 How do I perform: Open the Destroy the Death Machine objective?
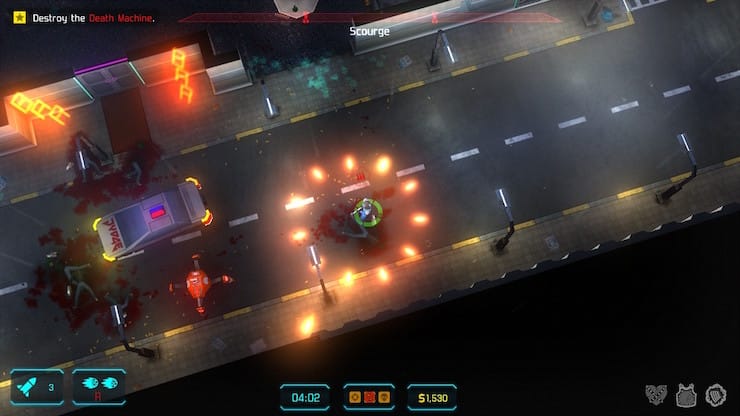[84, 18]
